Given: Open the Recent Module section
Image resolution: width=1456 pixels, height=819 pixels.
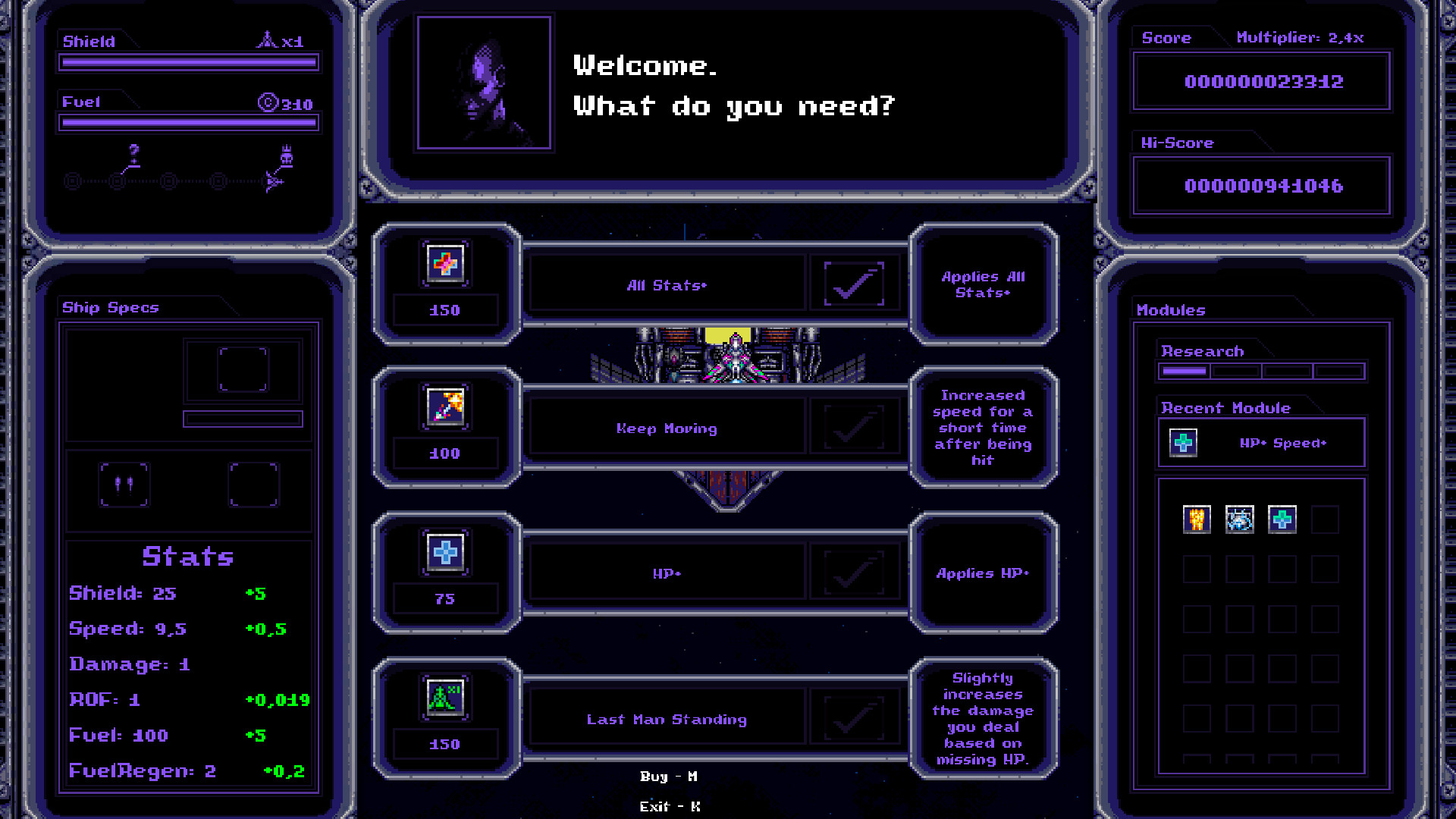Looking at the screenshot, I should pyautogui.click(x=1225, y=407).
